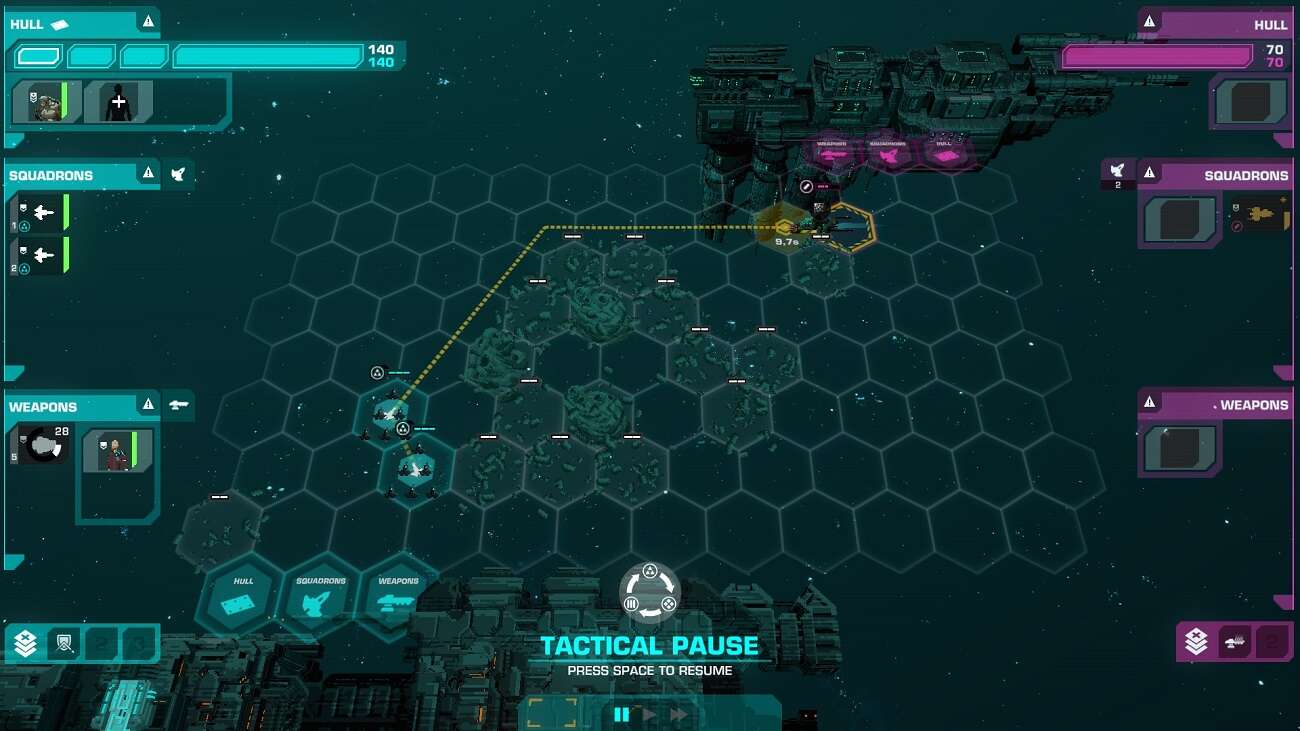
Task: Target the player's Squadrons system hexagon
Action: 321,597
